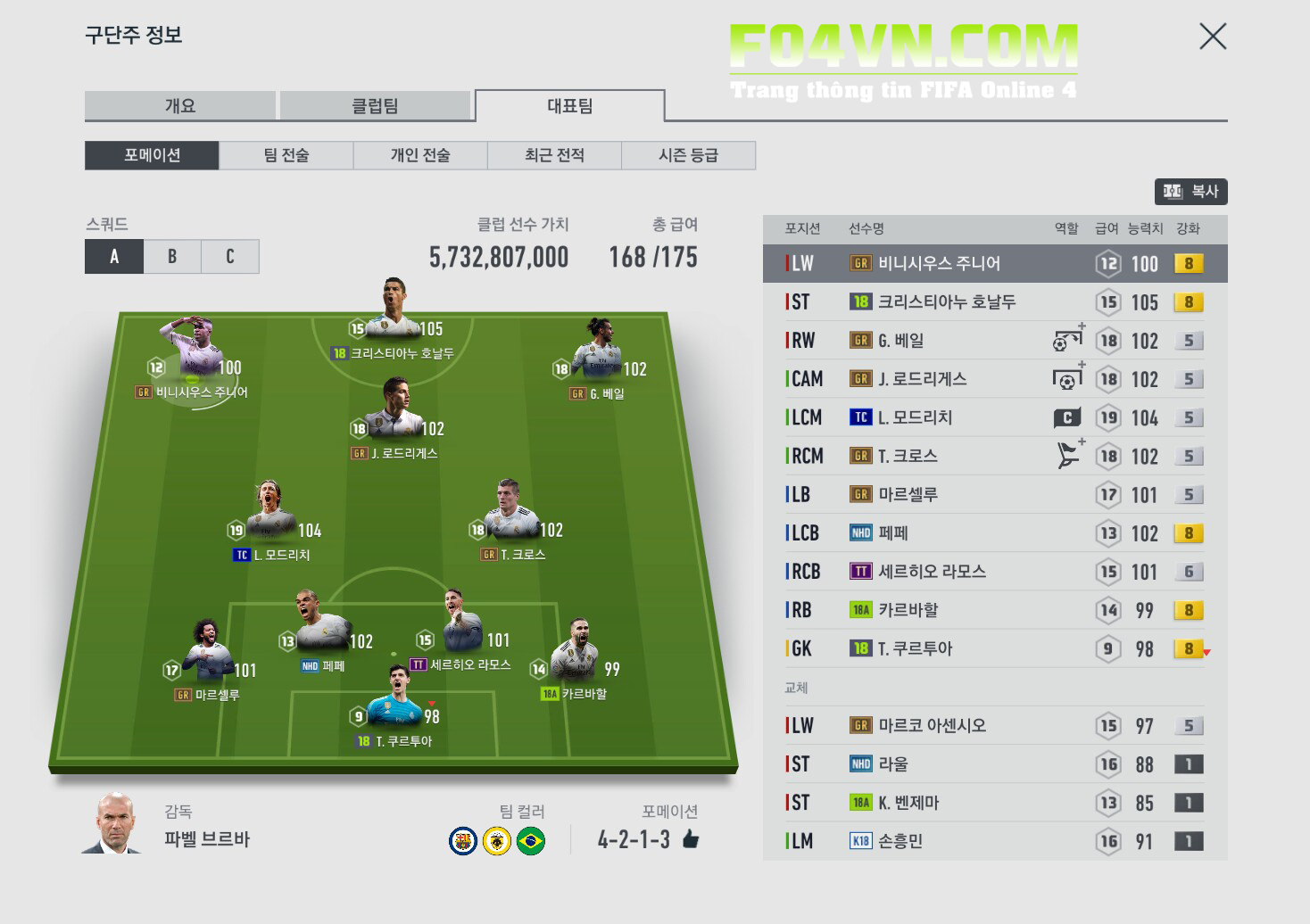Like the 4-2-1-3 formation with thumbs-up
This screenshot has width=1310, height=924.
coord(691,839)
